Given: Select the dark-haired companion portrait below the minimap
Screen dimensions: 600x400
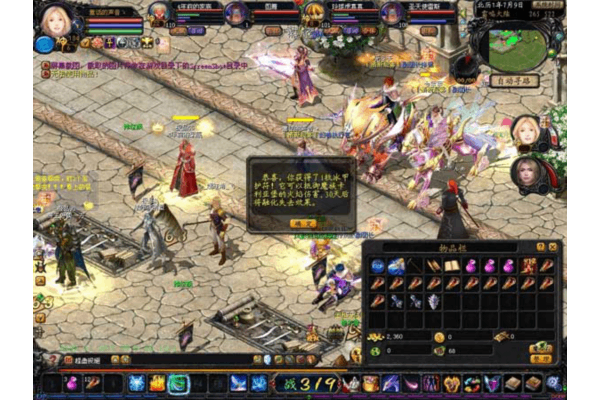Looking at the screenshot, I should (x=526, y=172).
